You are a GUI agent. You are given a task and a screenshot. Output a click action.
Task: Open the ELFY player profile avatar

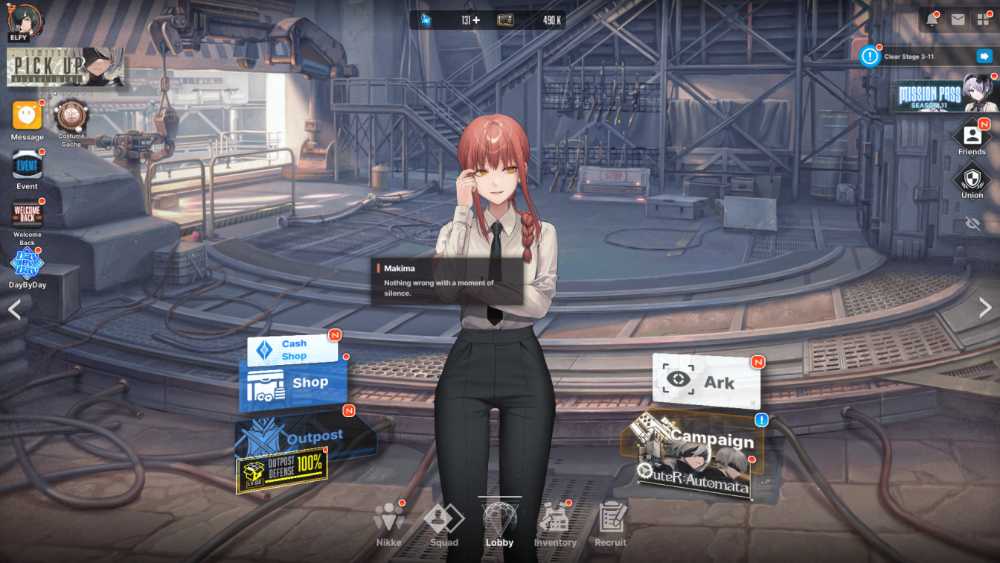[24, 21]
